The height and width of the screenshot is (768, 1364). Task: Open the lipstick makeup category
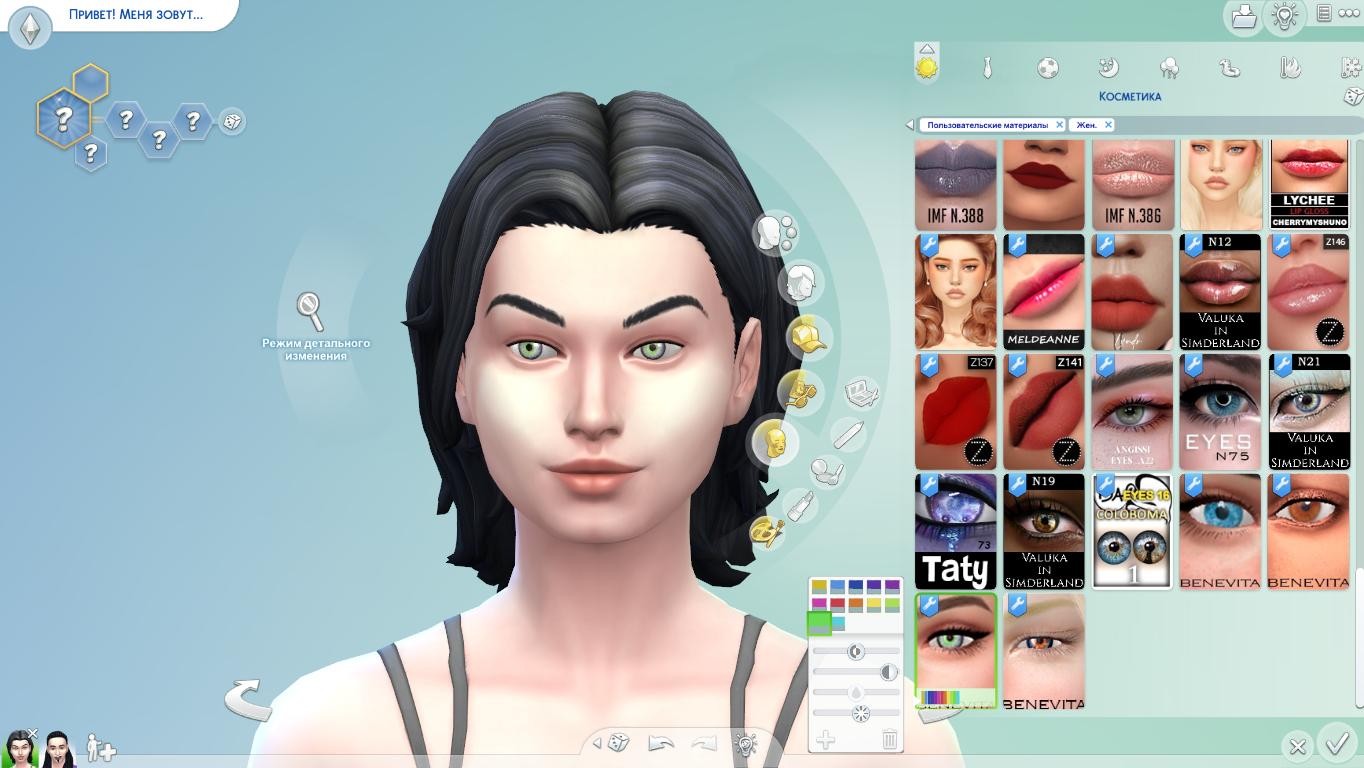tap(799, 506)
